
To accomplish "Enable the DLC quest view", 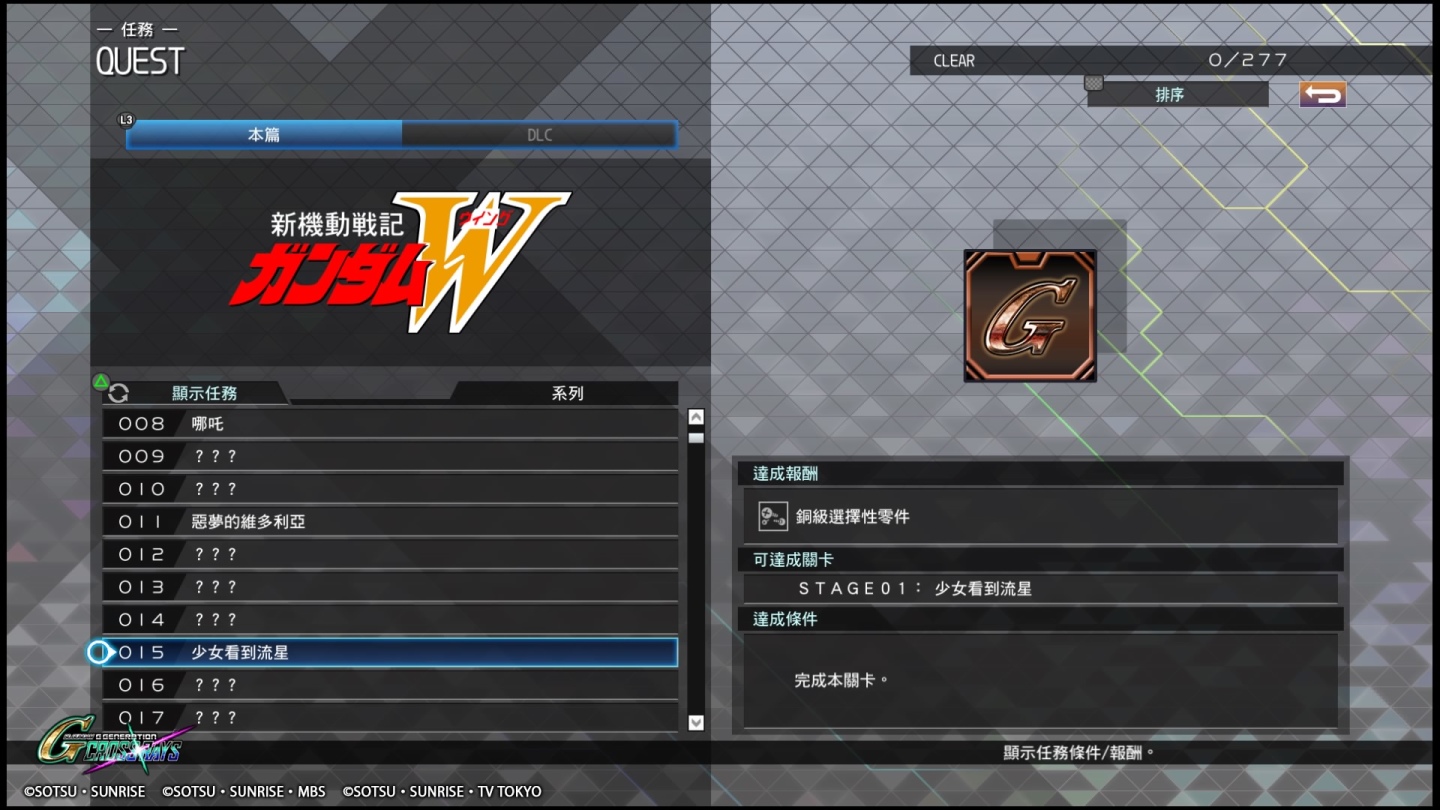I will tap(539, 133).
